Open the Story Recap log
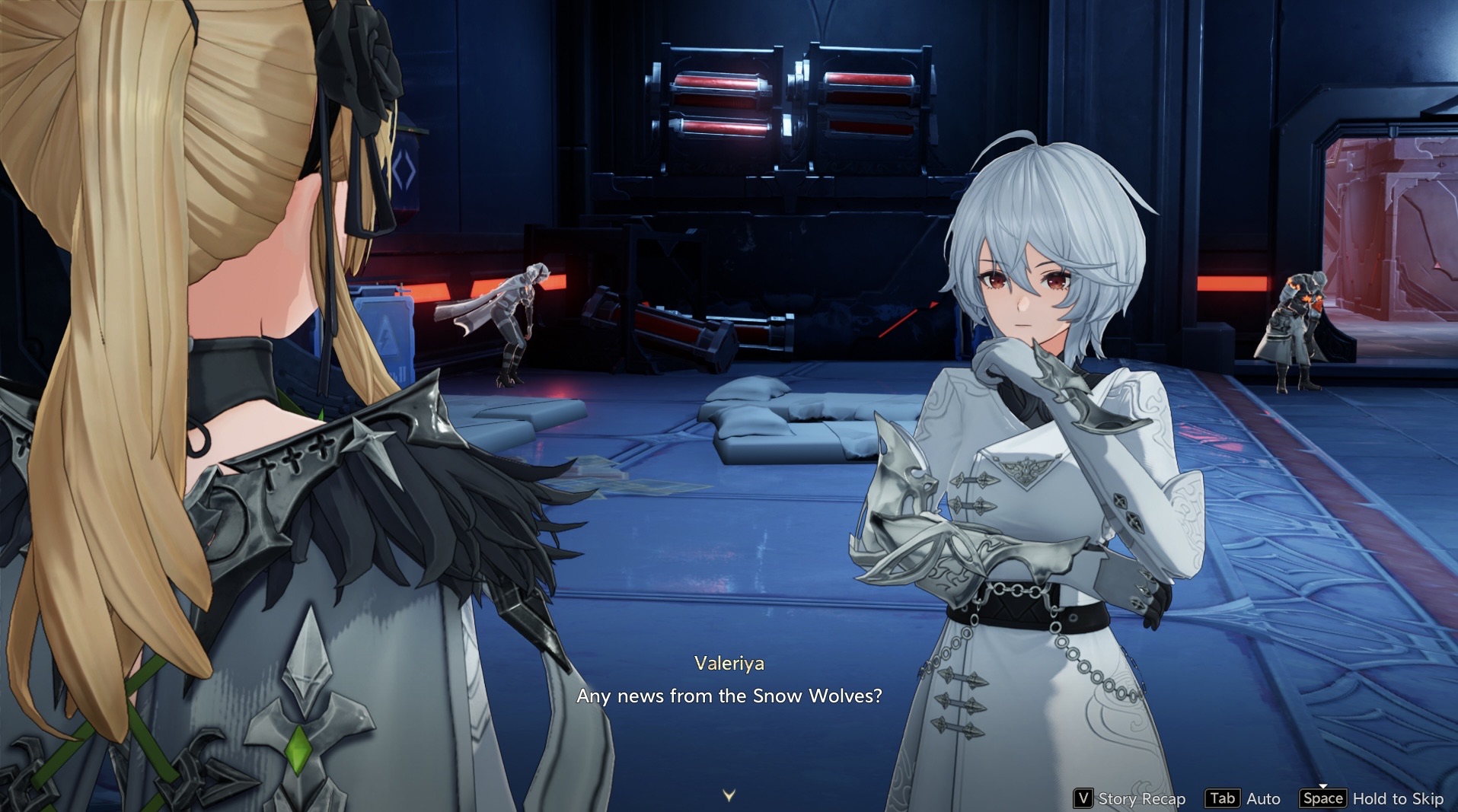The width and height of the screenshot is (1458, 812). click(x=1130, y=798)
